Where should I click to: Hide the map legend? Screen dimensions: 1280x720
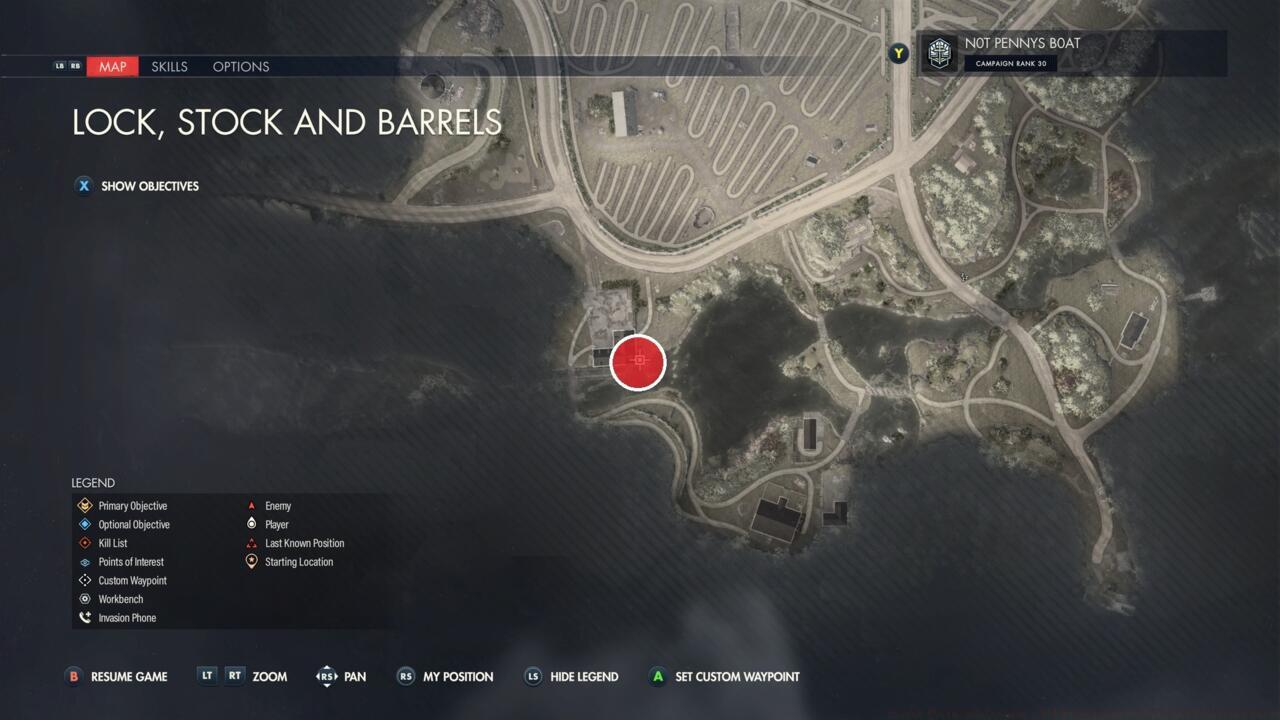[583, 677]
